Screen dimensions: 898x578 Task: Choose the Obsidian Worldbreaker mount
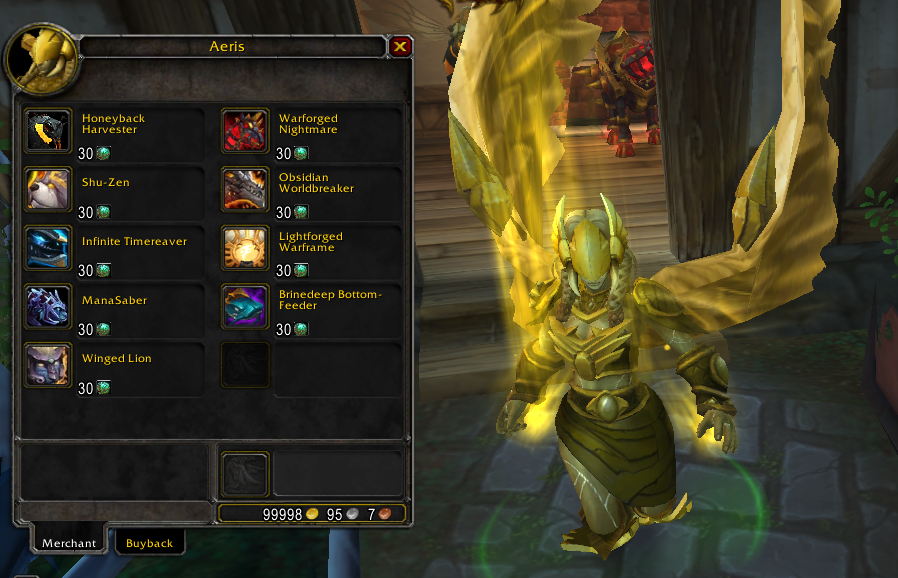point(245,188)
